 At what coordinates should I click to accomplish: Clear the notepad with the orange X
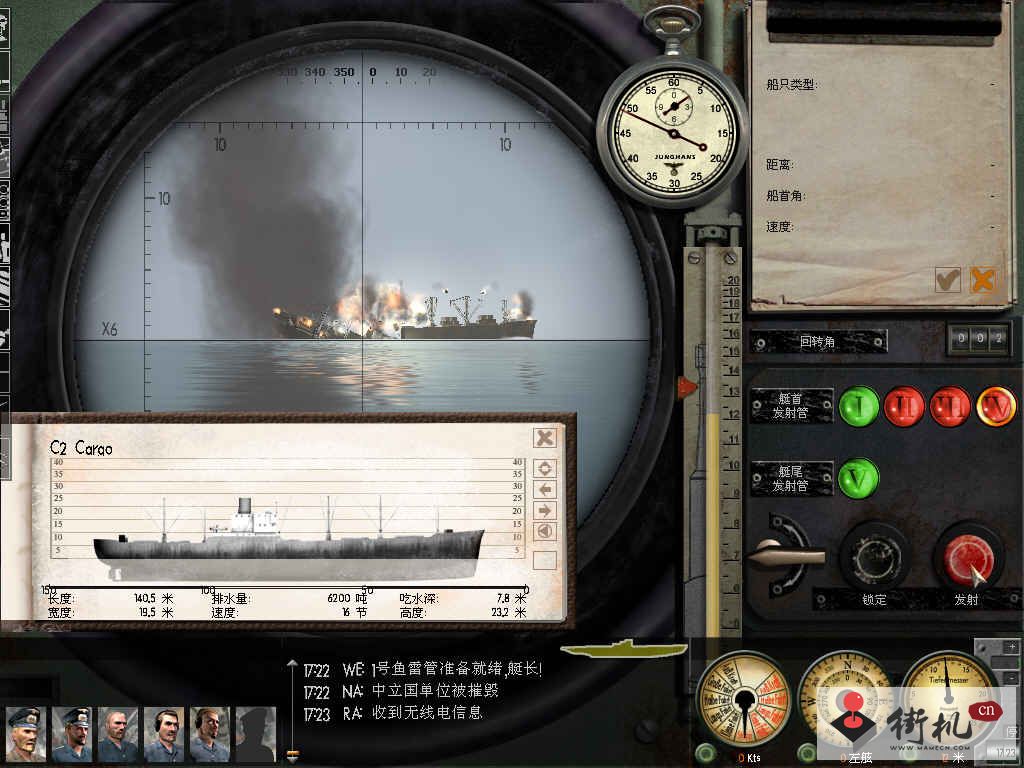tap(983, 280)
